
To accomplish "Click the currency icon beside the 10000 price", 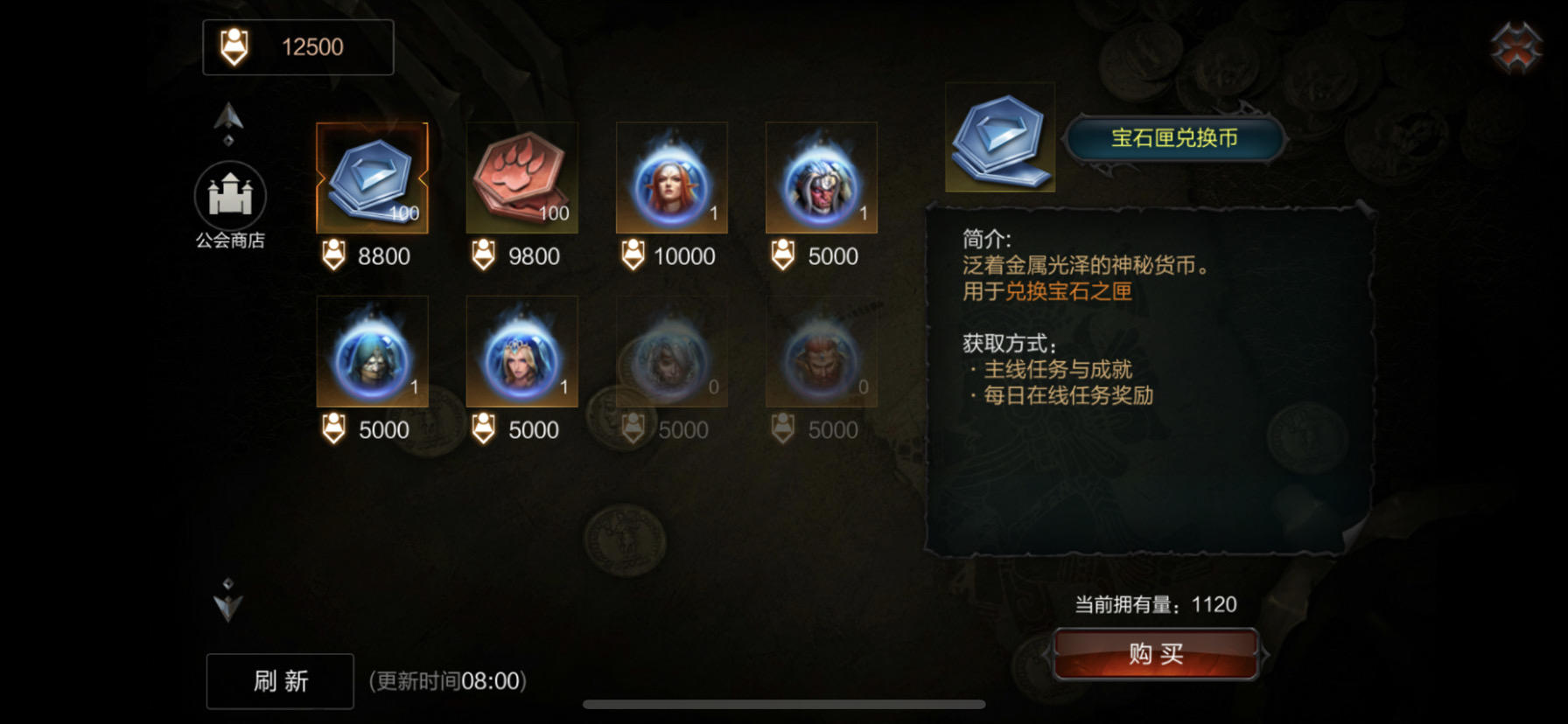I will [632, 256].
